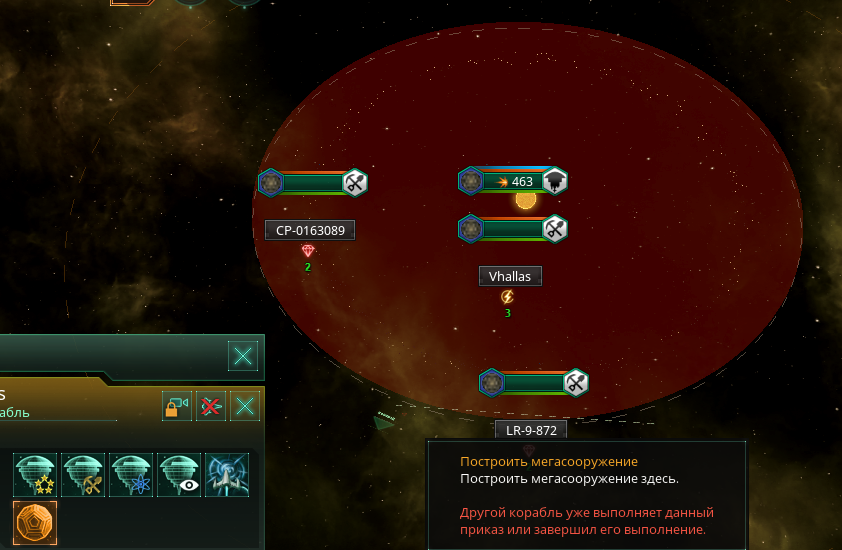Select the Vhallas system label
The image size is (842, 550).
point(510,276)
